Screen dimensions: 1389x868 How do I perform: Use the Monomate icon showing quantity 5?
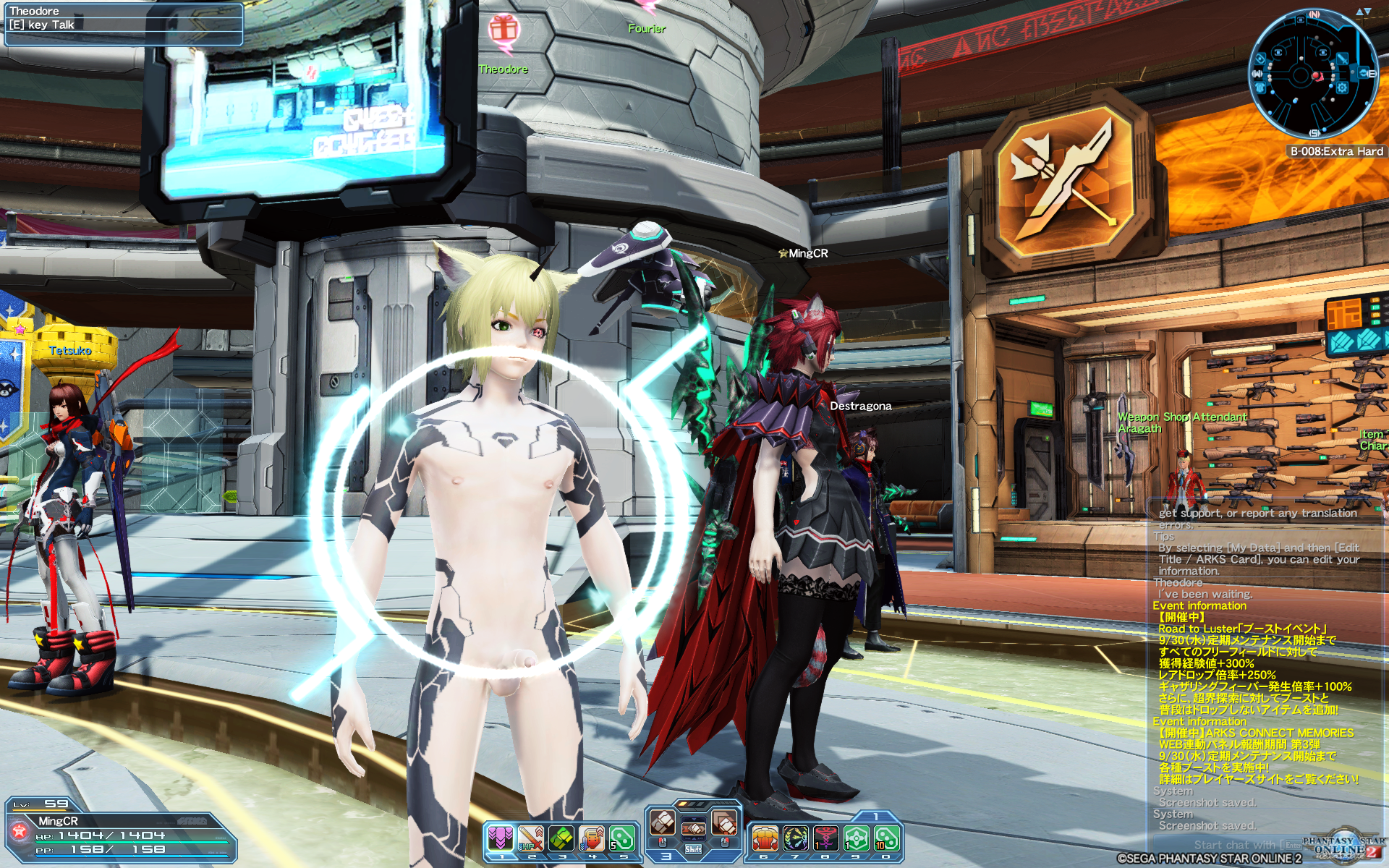click(621, 836)
